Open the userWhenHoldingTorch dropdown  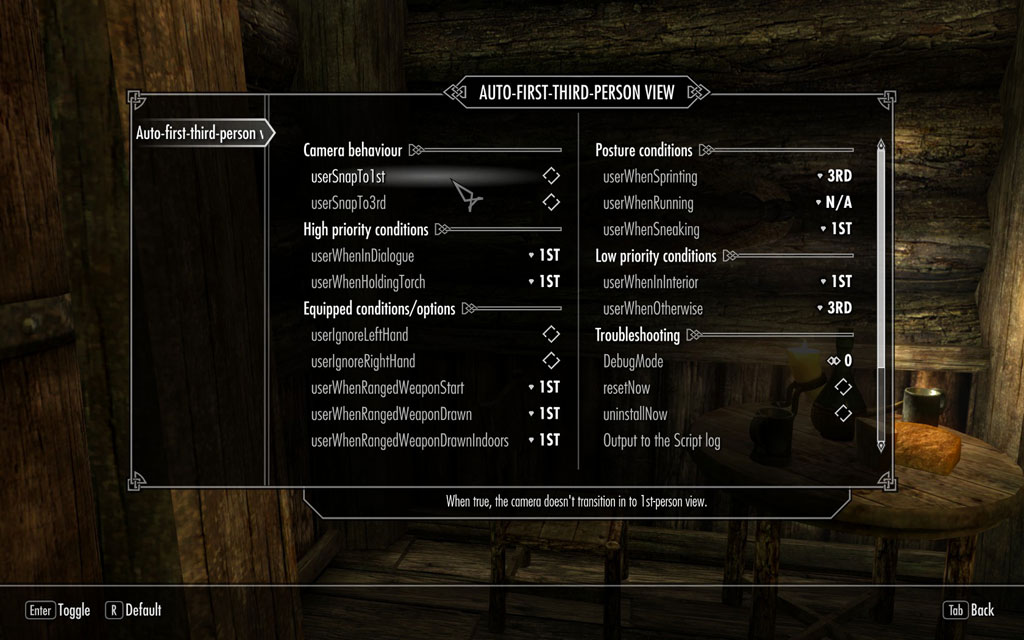click(545, 282)
